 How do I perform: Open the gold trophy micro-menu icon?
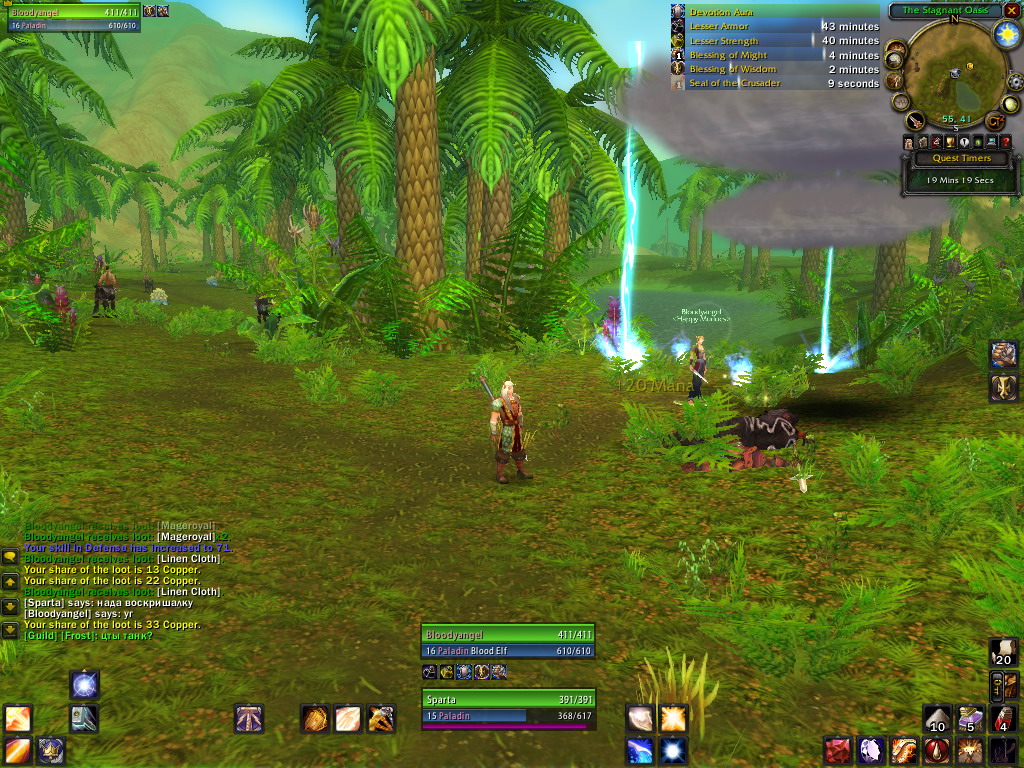tap(950, 143)
